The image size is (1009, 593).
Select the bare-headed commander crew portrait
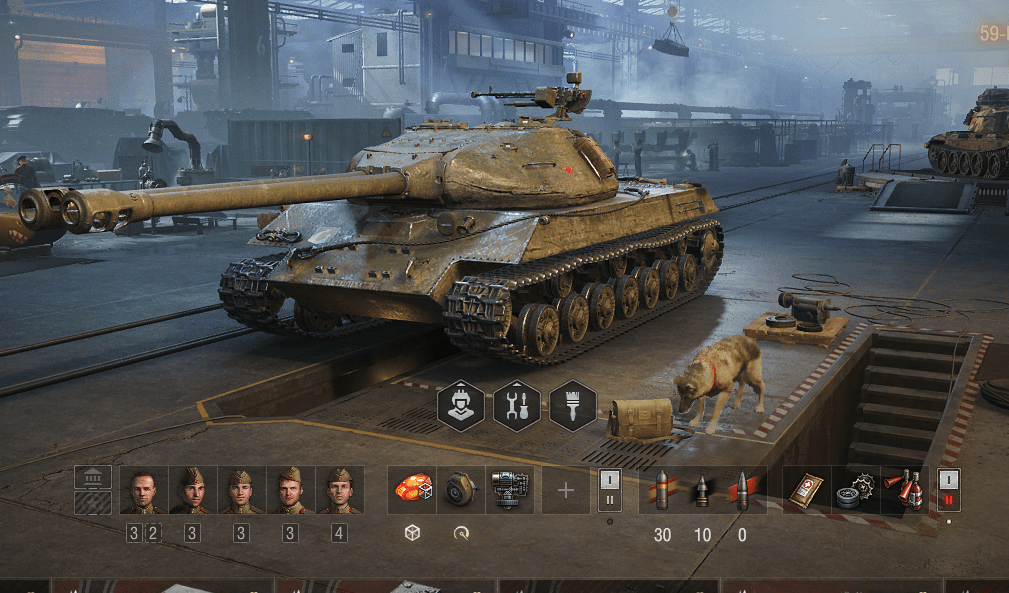pos(143,490)
